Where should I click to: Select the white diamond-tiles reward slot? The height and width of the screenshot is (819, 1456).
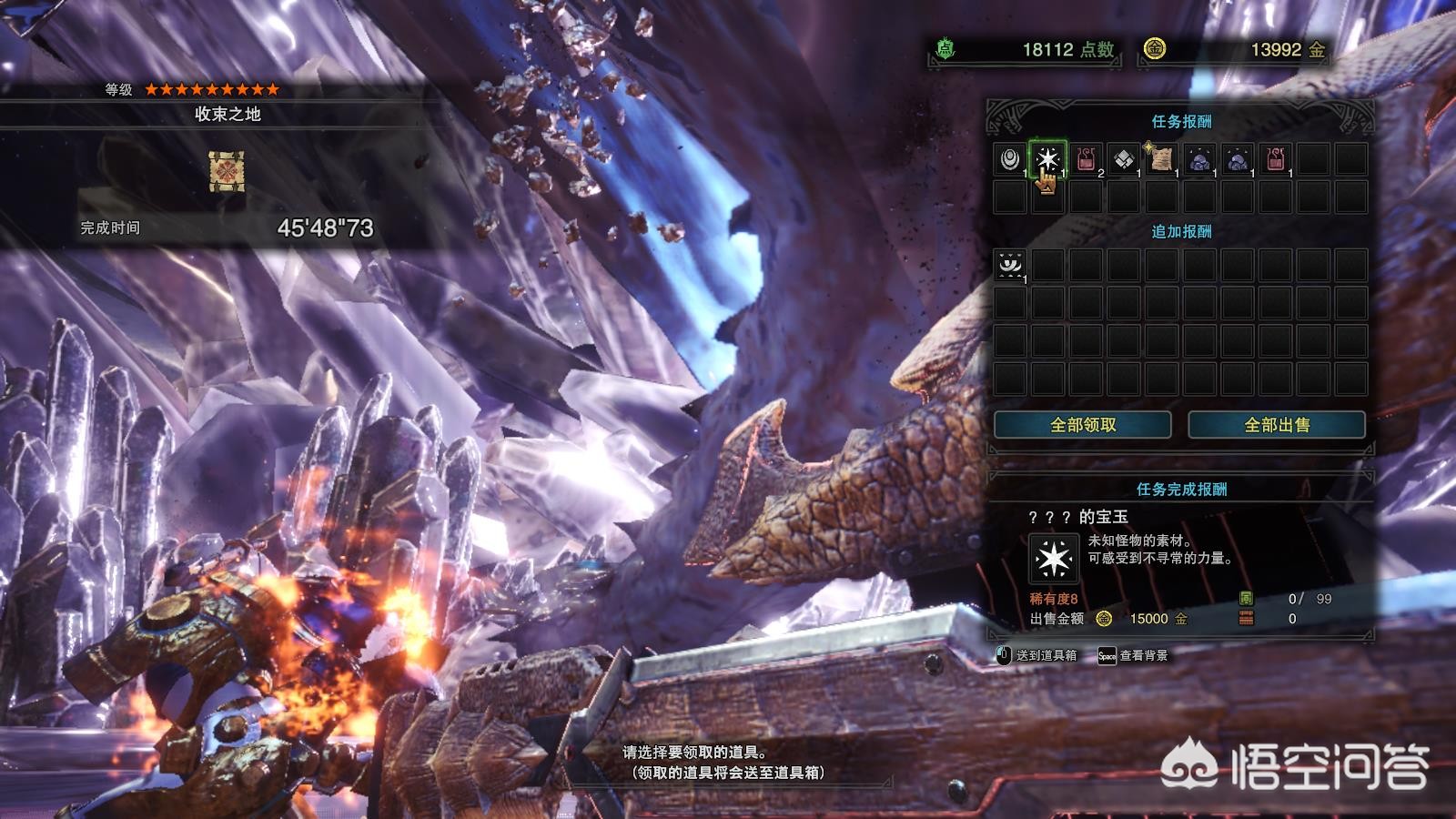(x=1124, y=159)
